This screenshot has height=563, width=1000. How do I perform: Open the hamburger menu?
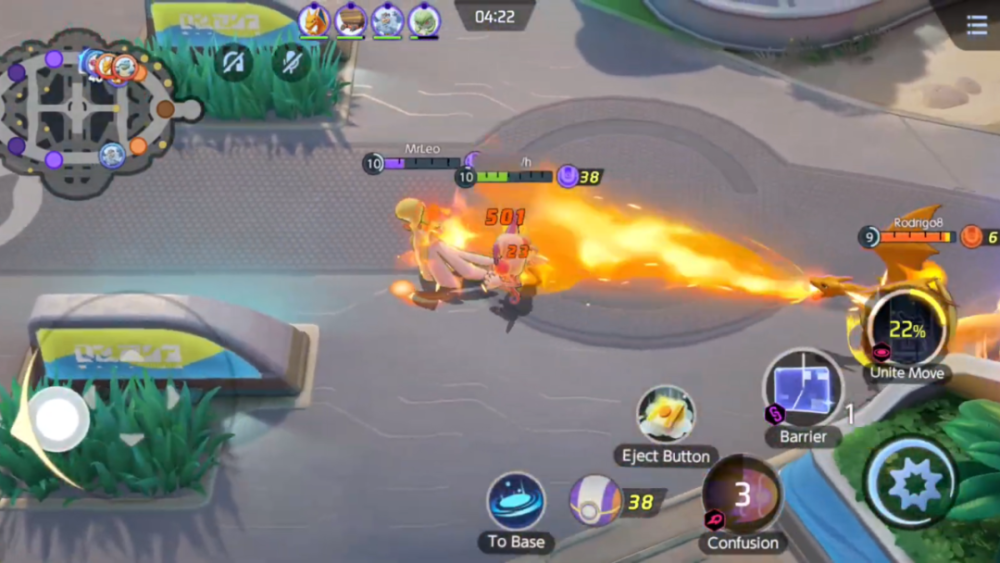[x=977, y=26]
